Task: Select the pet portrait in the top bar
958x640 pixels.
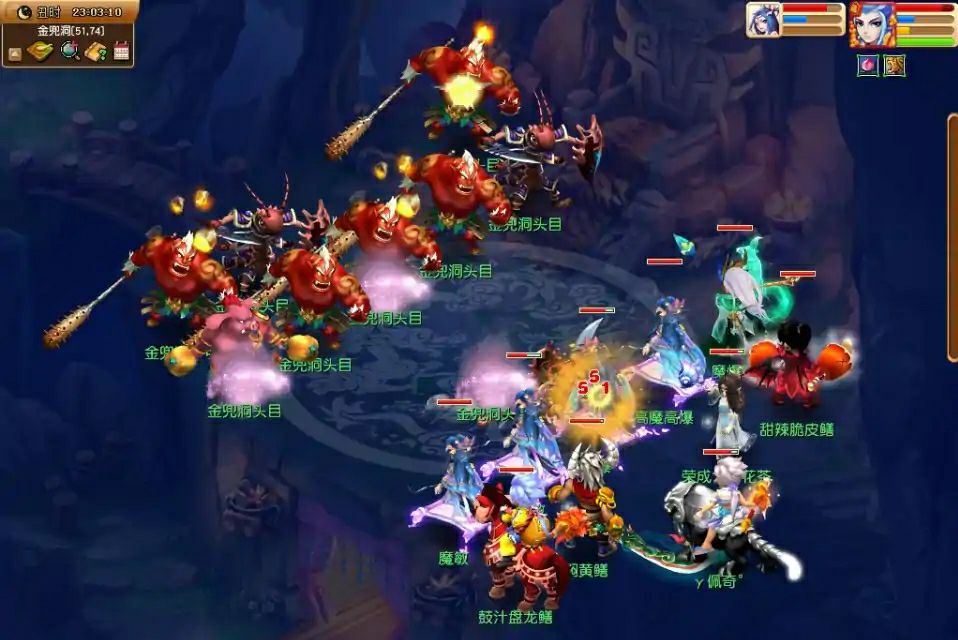Action: 763,20
